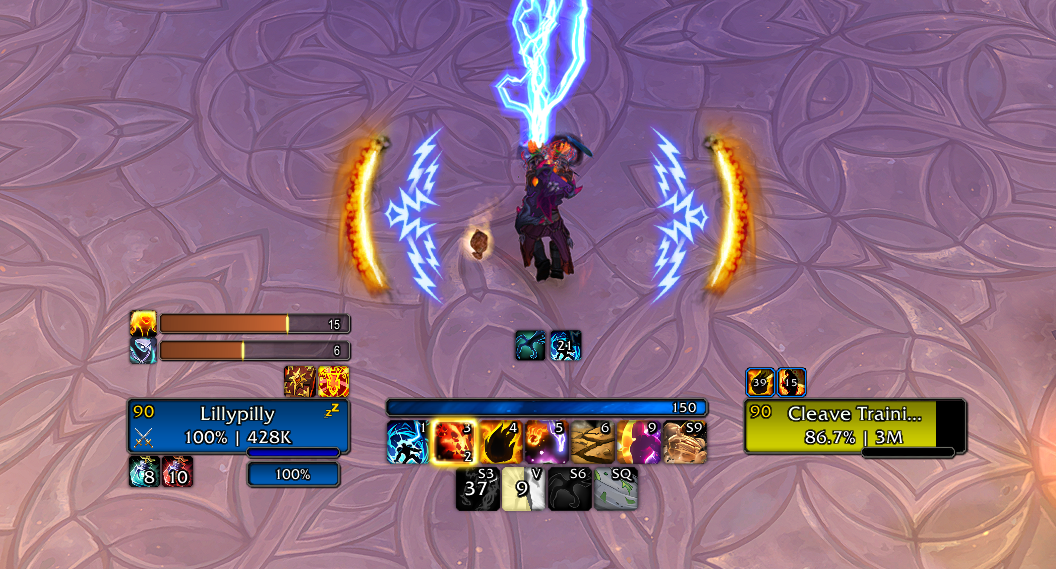Cast the cracked earth ability on key 6
This screenshot has height=569, width=1056.
592,442
